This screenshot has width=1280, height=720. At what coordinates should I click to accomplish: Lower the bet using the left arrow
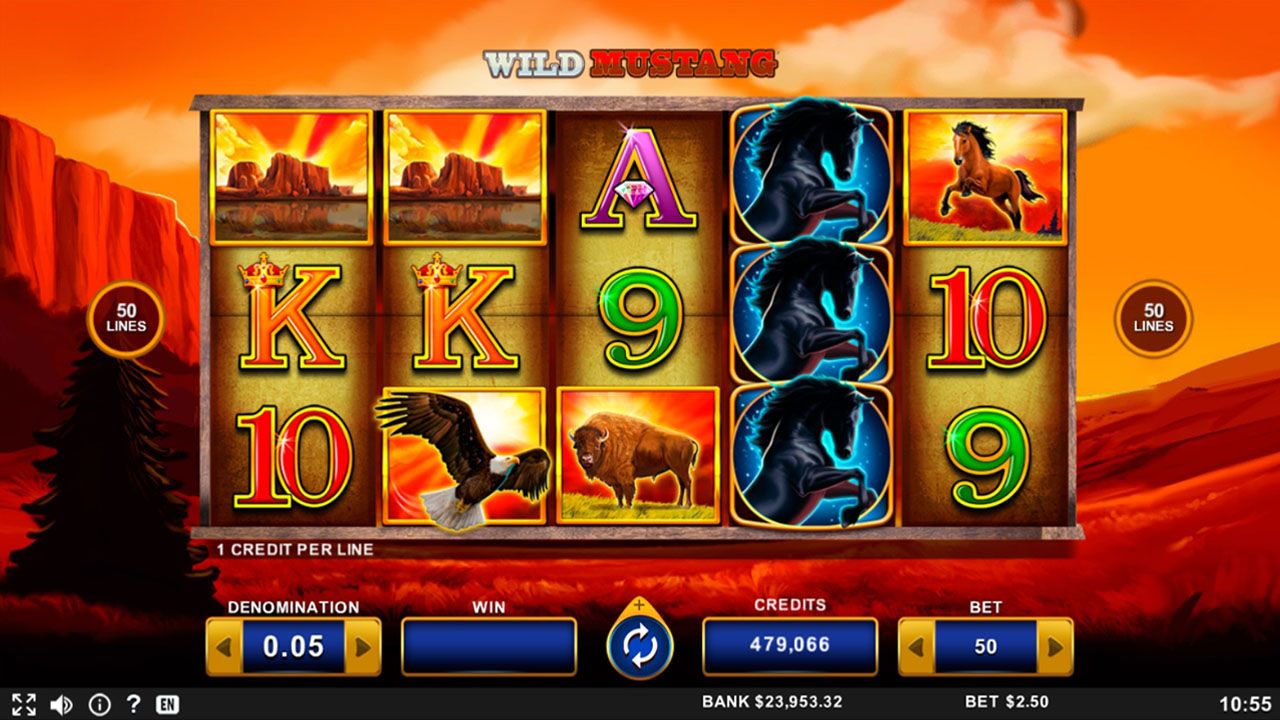click(x=916, y=647)
